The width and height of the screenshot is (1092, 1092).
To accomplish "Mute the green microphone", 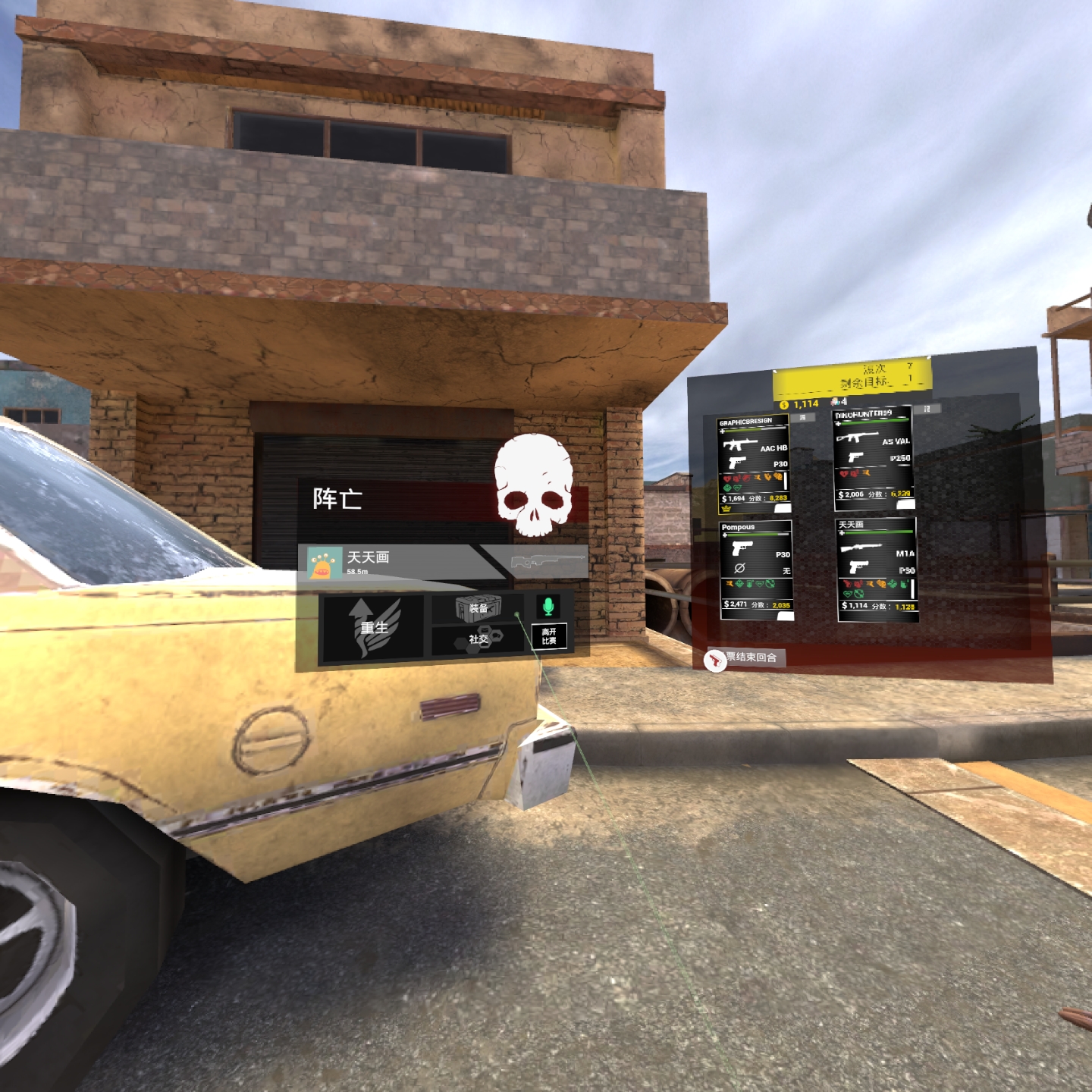I will click(548, 607).
